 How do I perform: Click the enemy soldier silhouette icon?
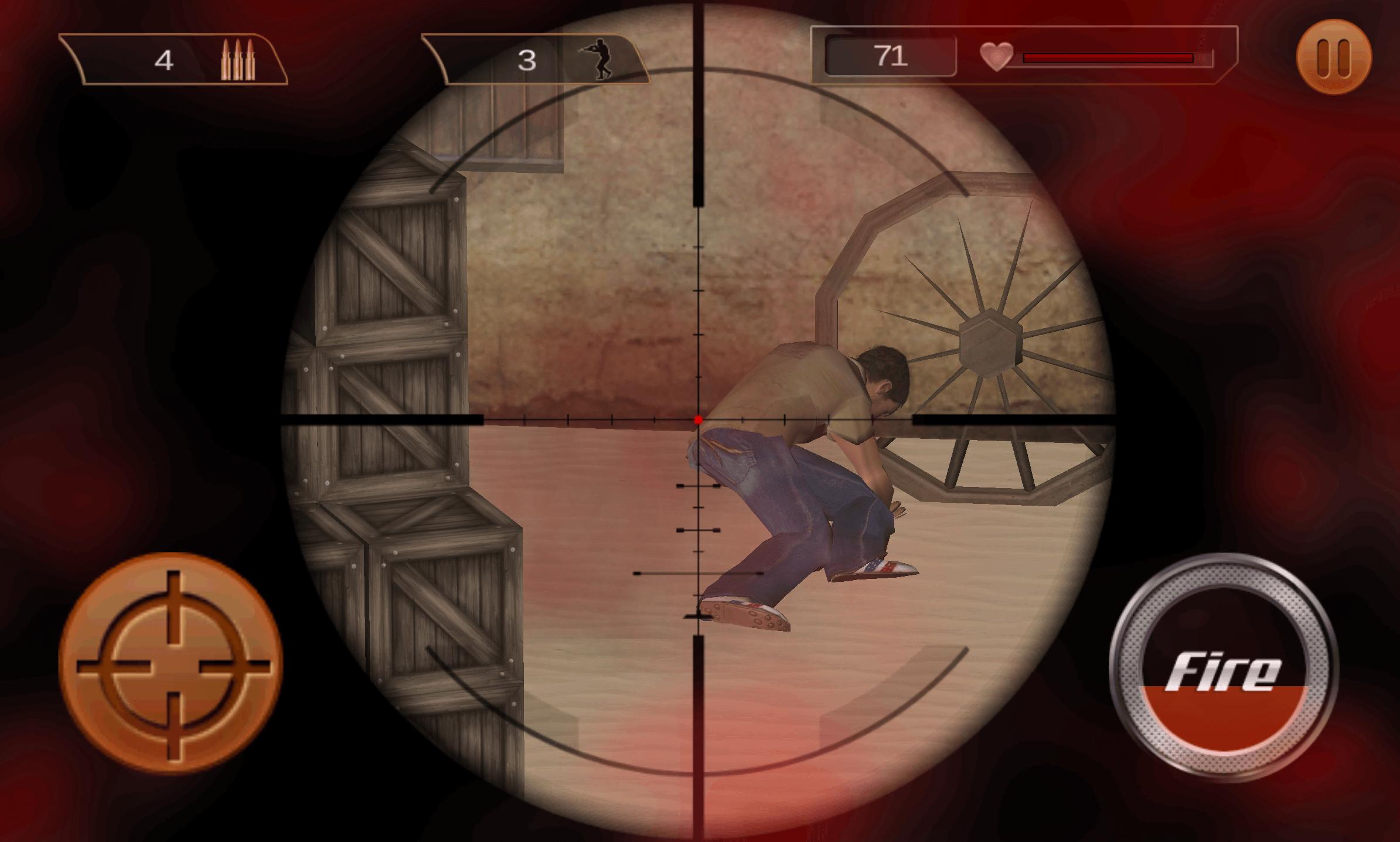click(x=598, y=59)
